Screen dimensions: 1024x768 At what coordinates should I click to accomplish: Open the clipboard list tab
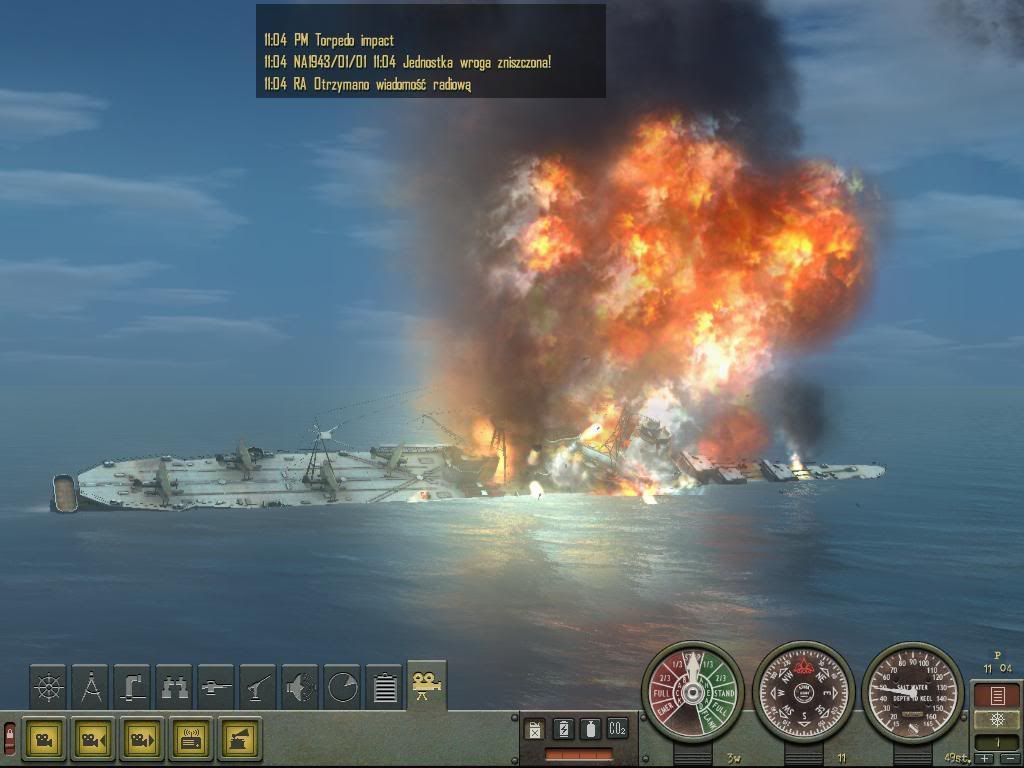[x=385, y=688]
